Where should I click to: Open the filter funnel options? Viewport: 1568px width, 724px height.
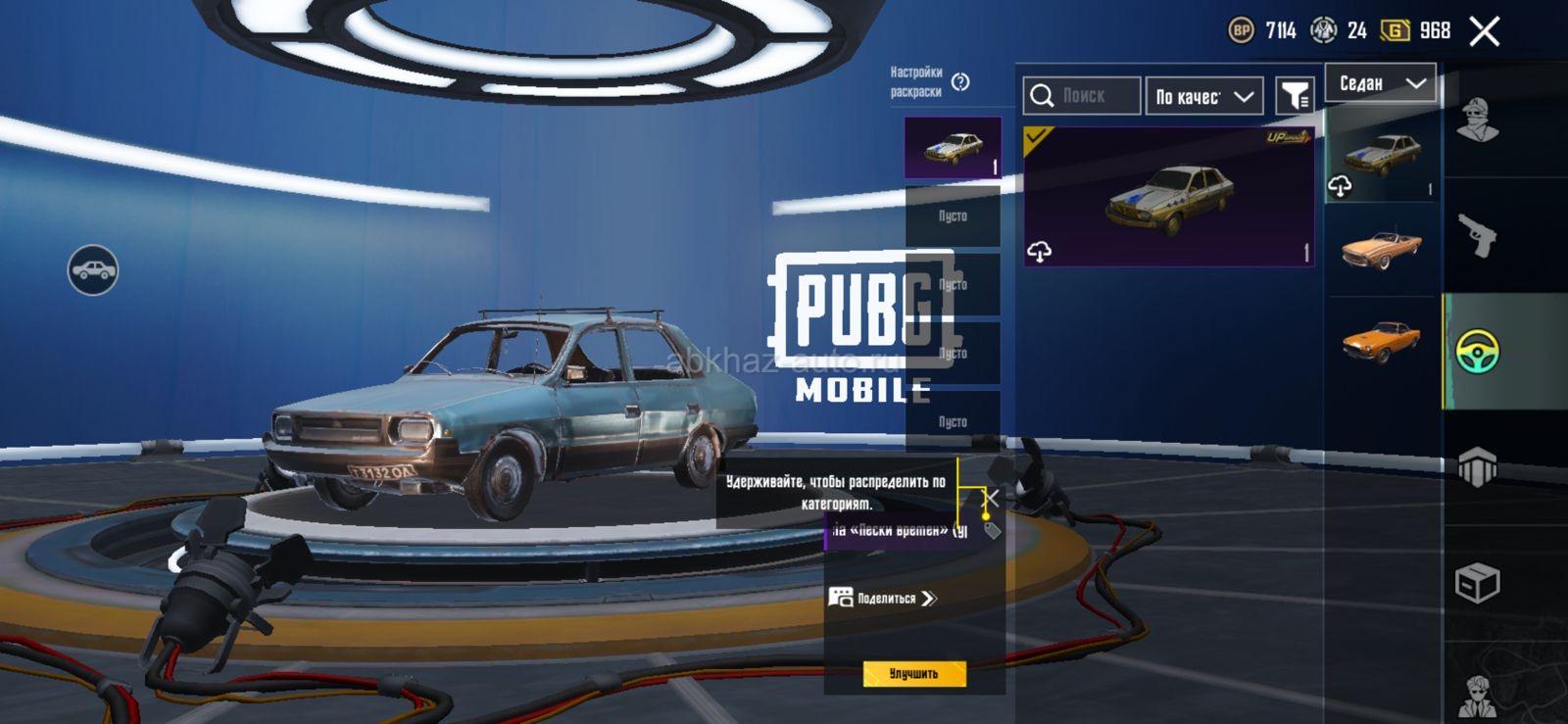[1296, 96]
